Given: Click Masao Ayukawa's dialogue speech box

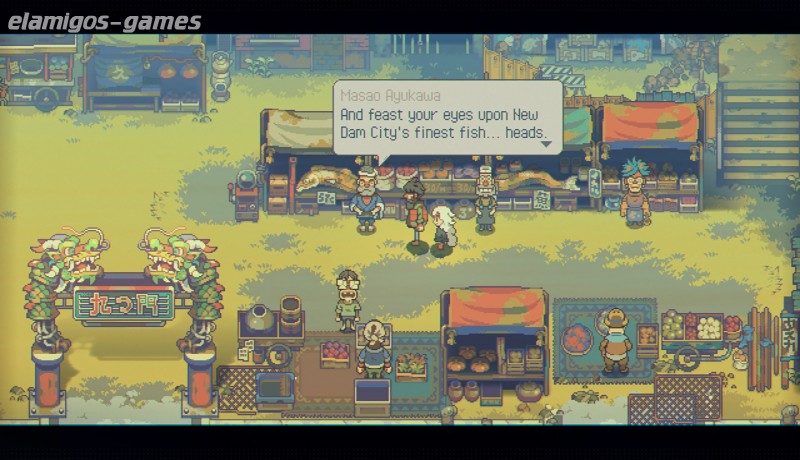Looking at the screenshot, I should point(446,118).
